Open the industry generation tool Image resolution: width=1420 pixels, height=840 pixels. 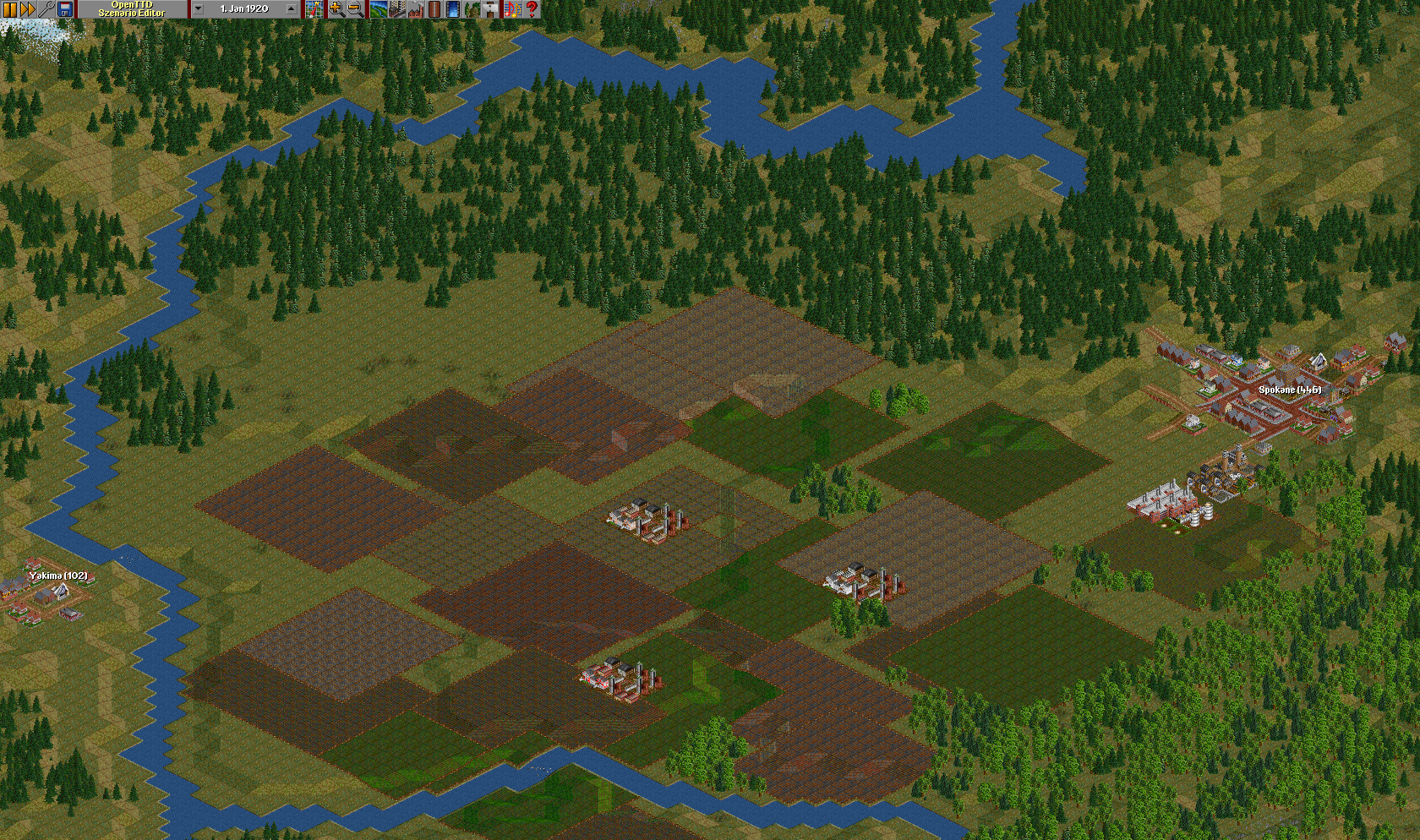click(x=415, y=9)
